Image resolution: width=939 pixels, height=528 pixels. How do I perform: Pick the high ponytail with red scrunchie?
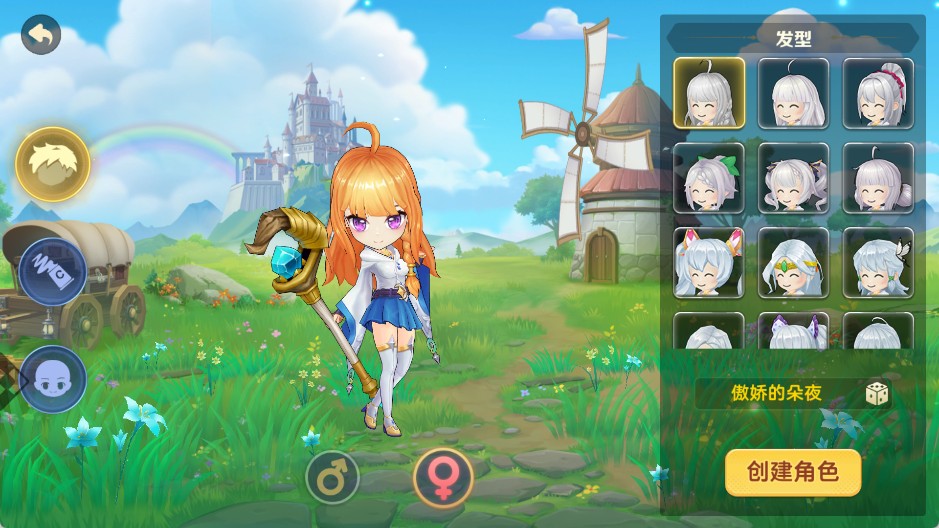click(x=879, y=93)
